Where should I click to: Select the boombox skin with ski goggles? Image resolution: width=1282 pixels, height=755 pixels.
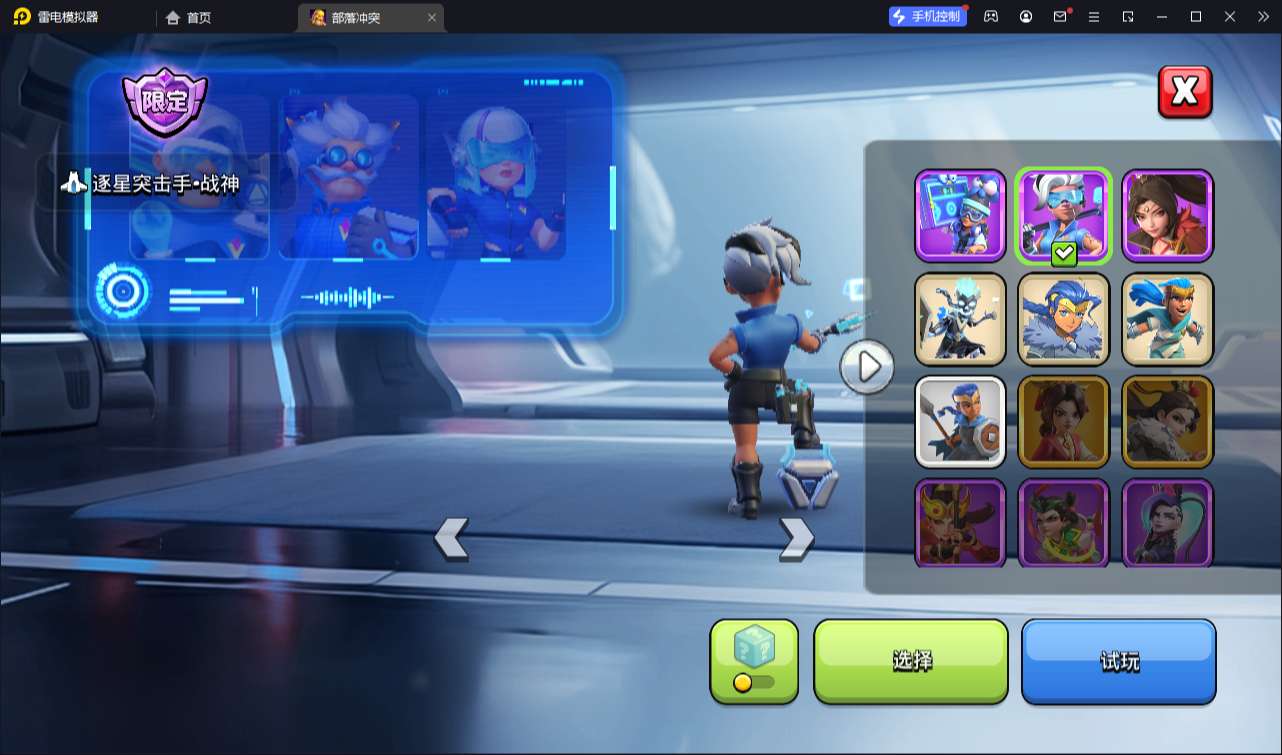(x=960, y=215)
